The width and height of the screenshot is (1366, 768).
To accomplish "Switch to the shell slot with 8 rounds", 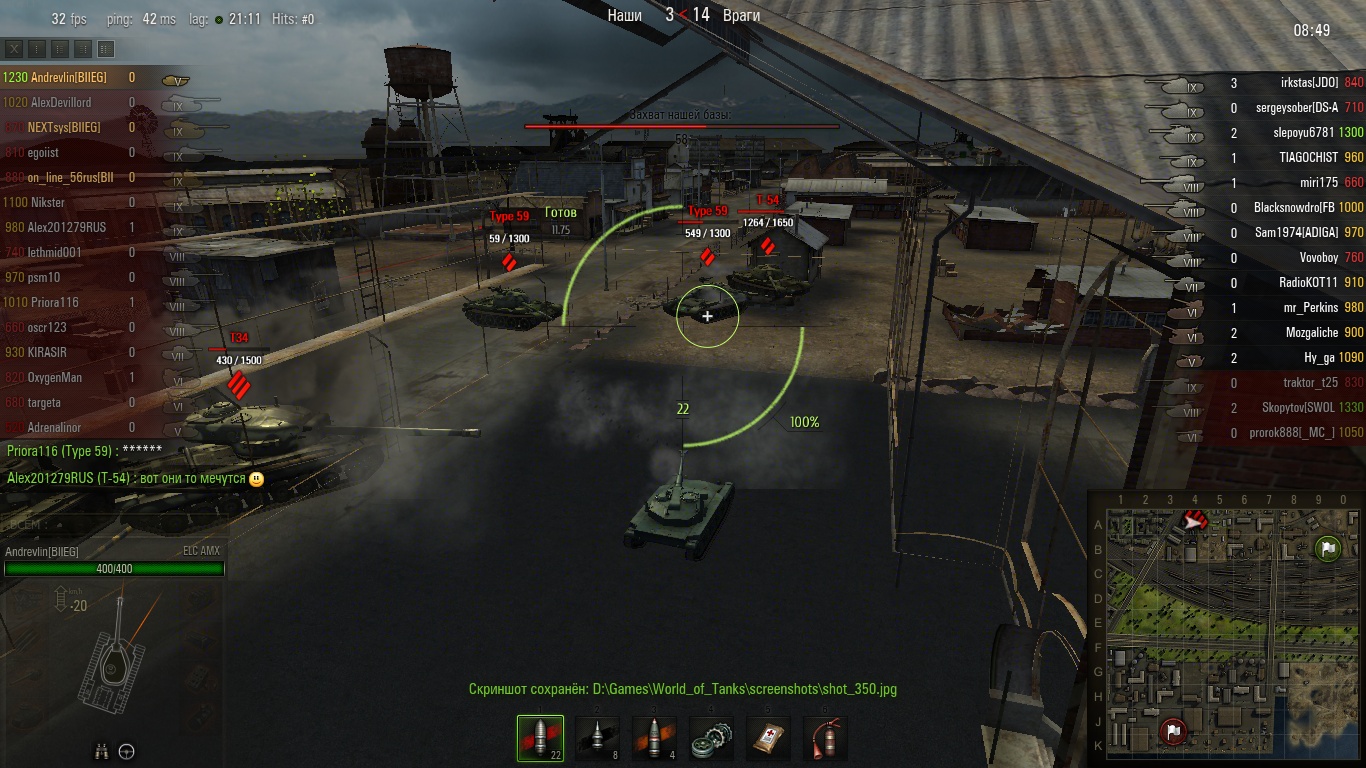I will (x=597, y=738).
